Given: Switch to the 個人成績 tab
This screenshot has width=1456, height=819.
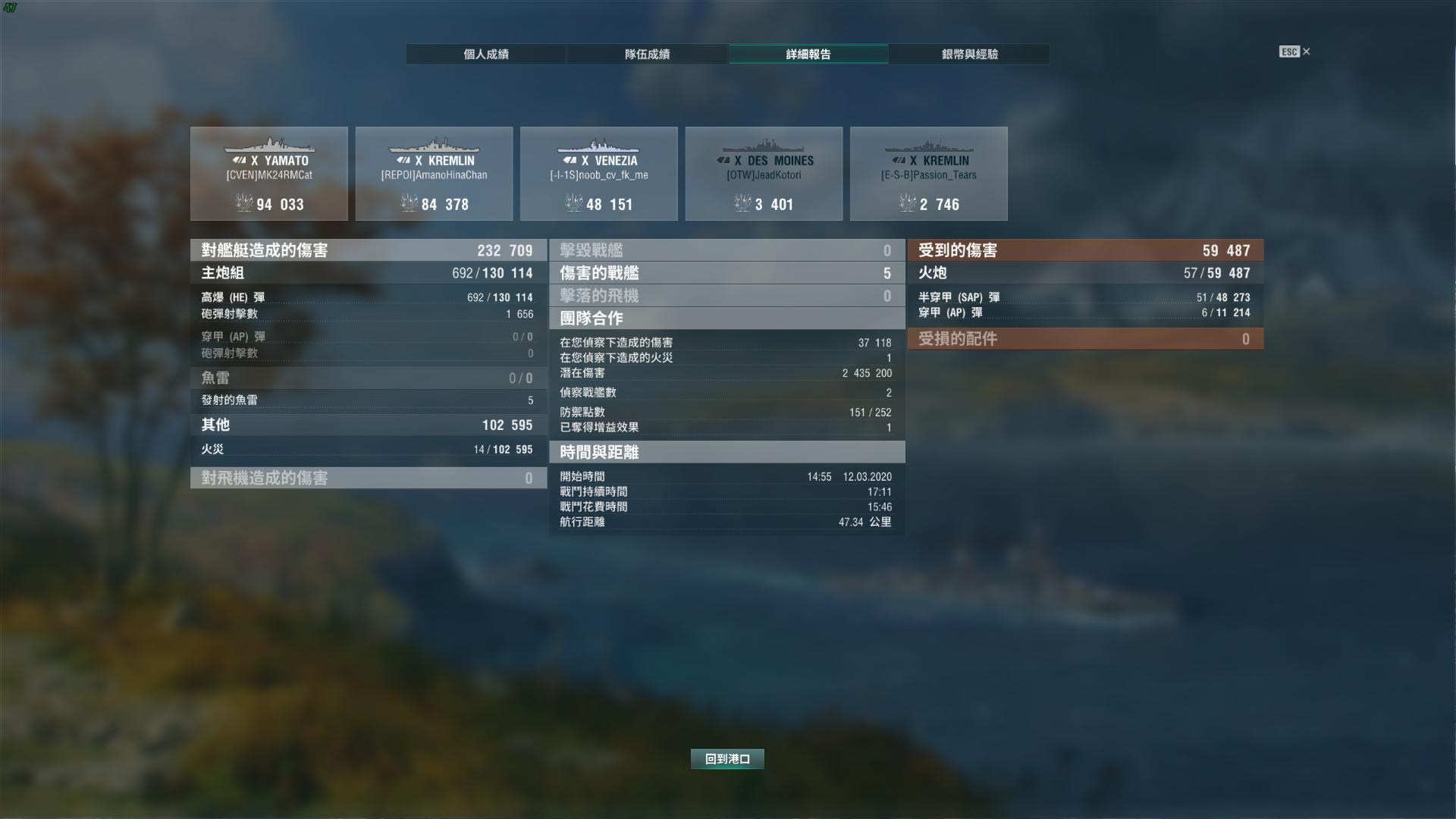Looking at the screenshot, I should pos(486,54).
